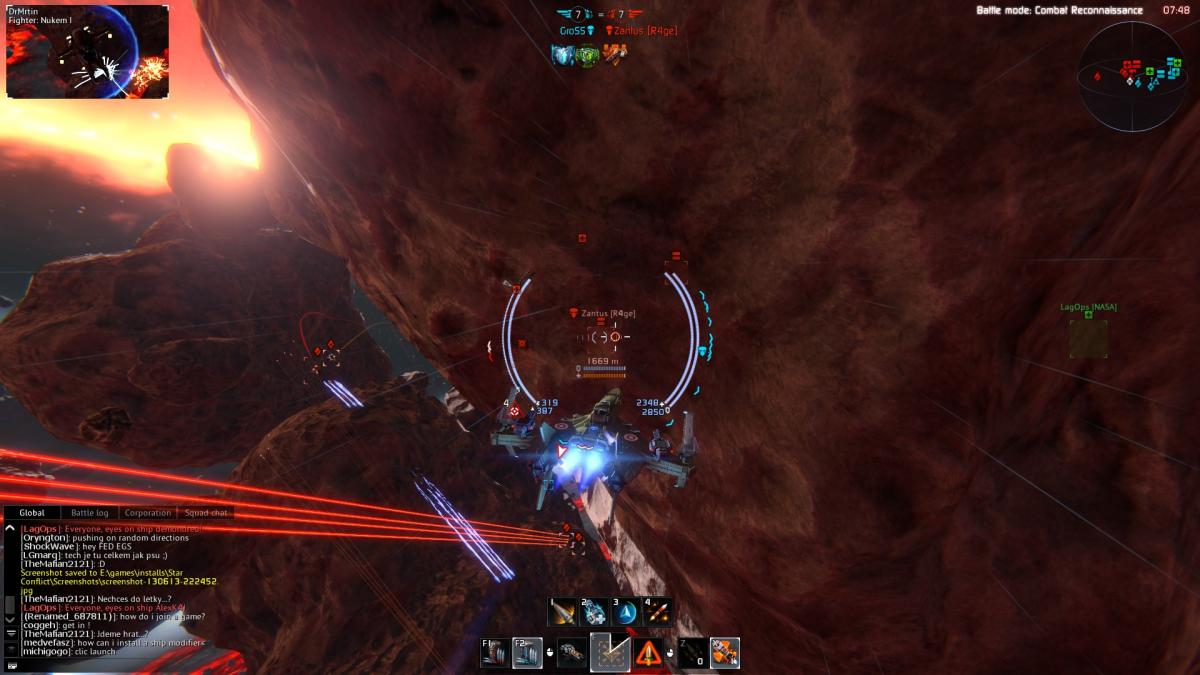The width and height of the screenshot is (1200, 675).
Task: Select the orange missile slot on the hotbar's right end
Action: tap(725, 653)
